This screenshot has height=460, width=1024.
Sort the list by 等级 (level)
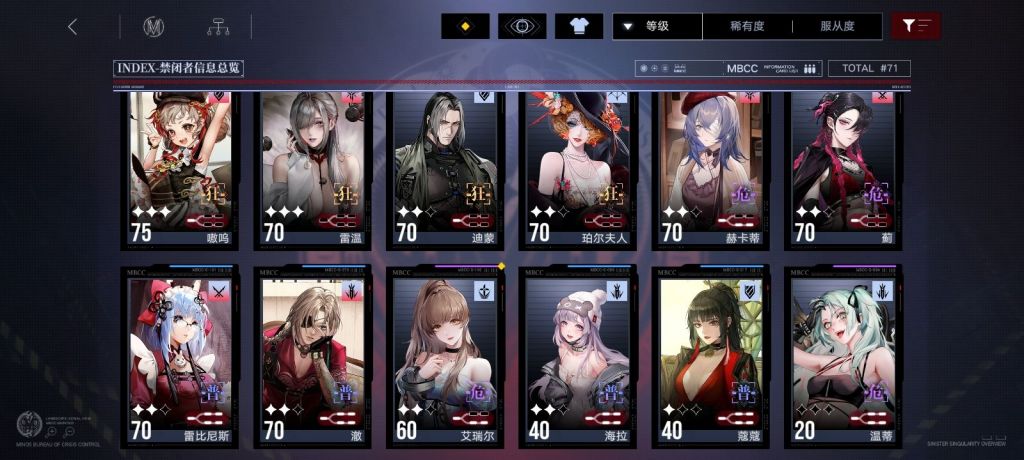[657, 27]
